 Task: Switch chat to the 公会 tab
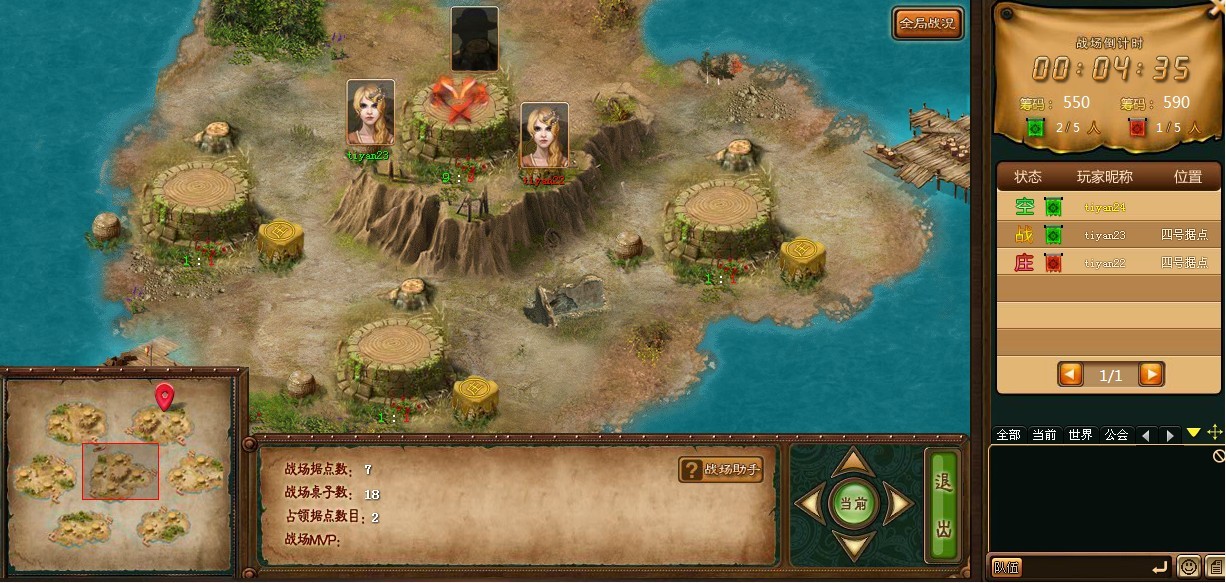coord(1116,435)
